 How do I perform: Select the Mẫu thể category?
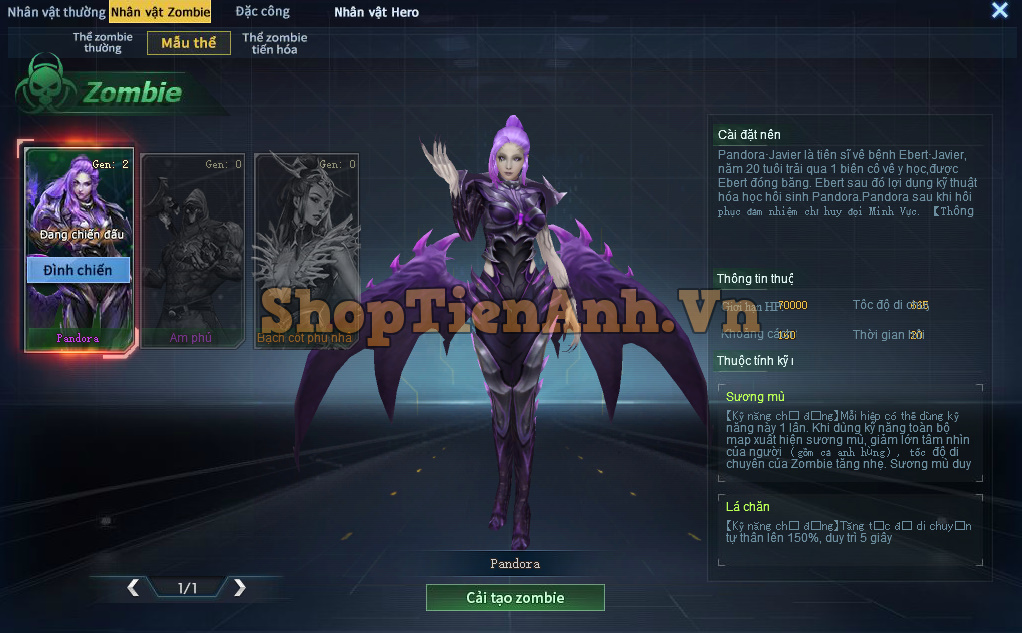tap(189, 43)
